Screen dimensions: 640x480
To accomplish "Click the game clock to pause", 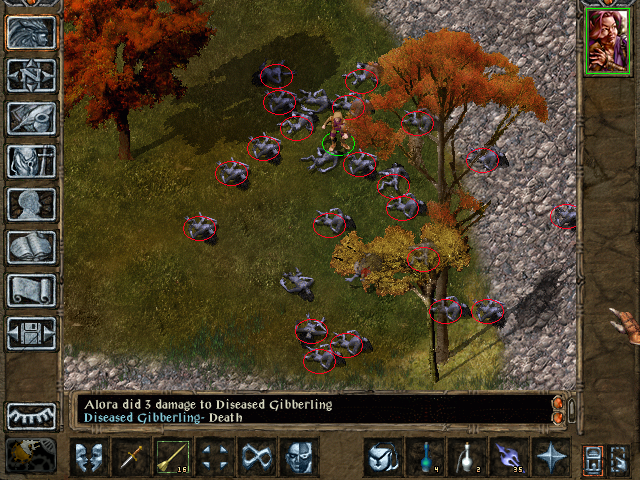I will click(30, 455).
